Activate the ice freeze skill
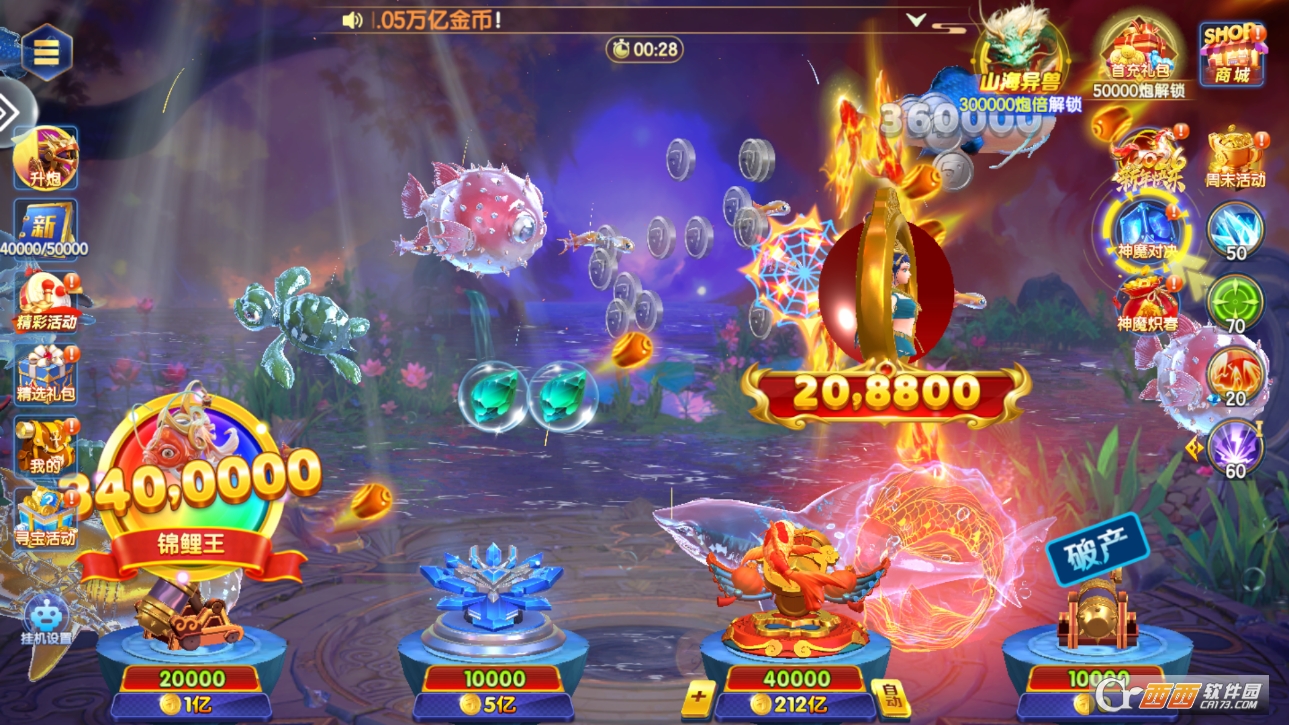1289x725 pixels. (x=1235, y=230)
